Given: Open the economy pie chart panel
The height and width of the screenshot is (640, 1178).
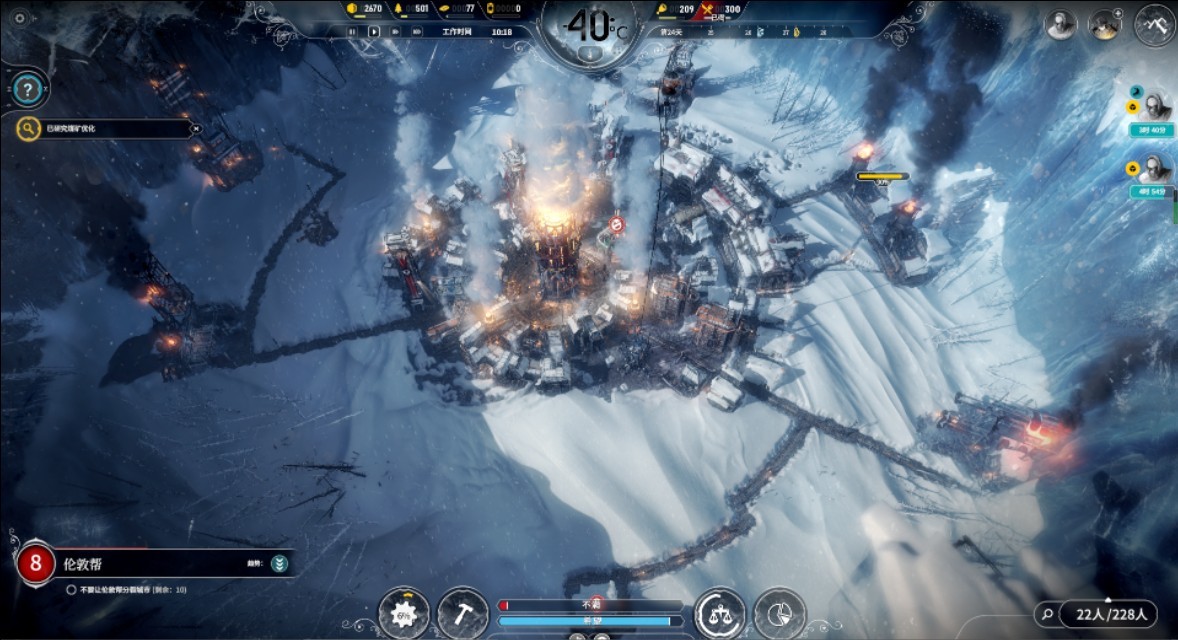Looking at the screenshot, I should click(780, 611).
